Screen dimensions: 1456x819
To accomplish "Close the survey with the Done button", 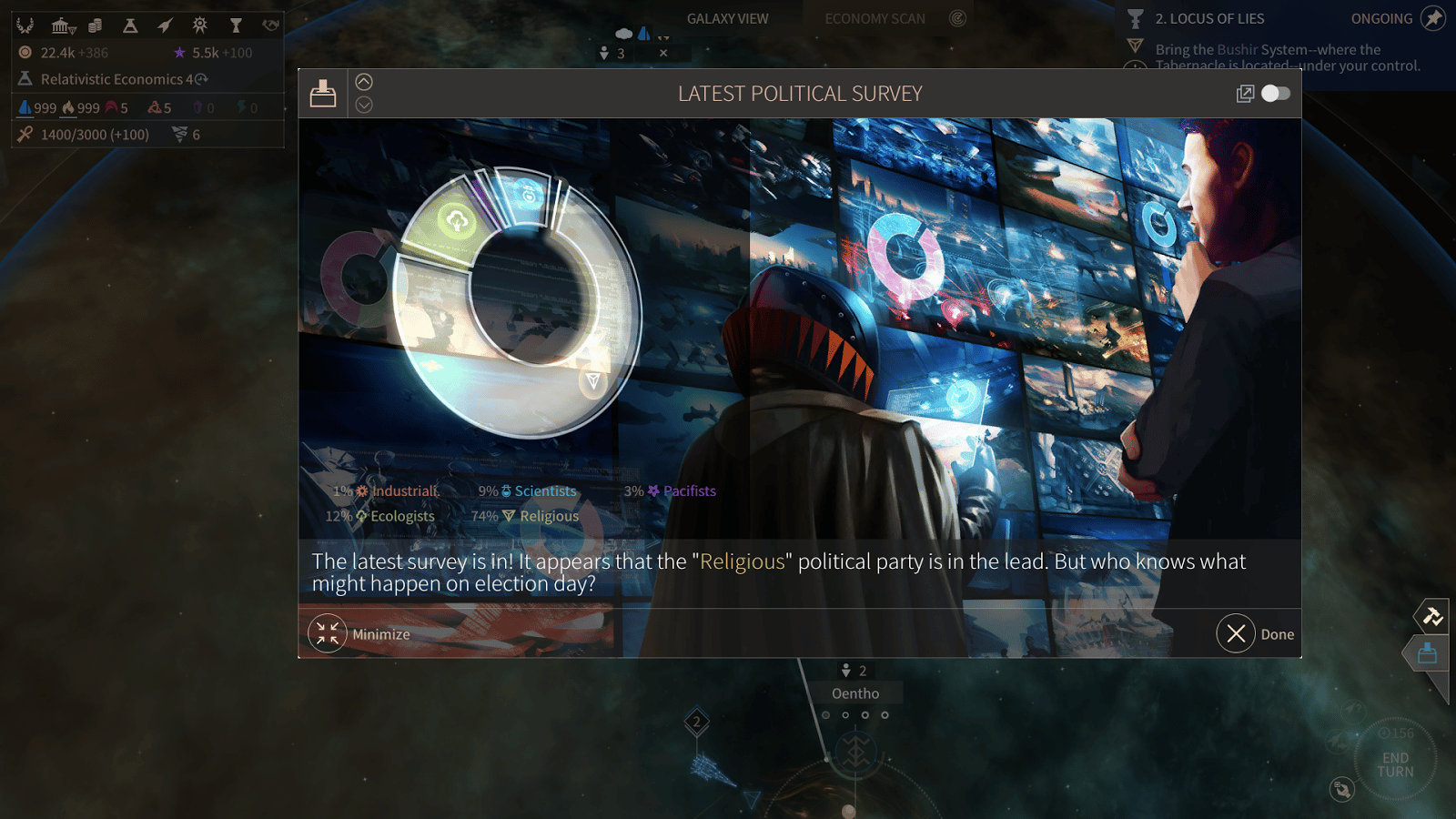I will (1236, 634).
